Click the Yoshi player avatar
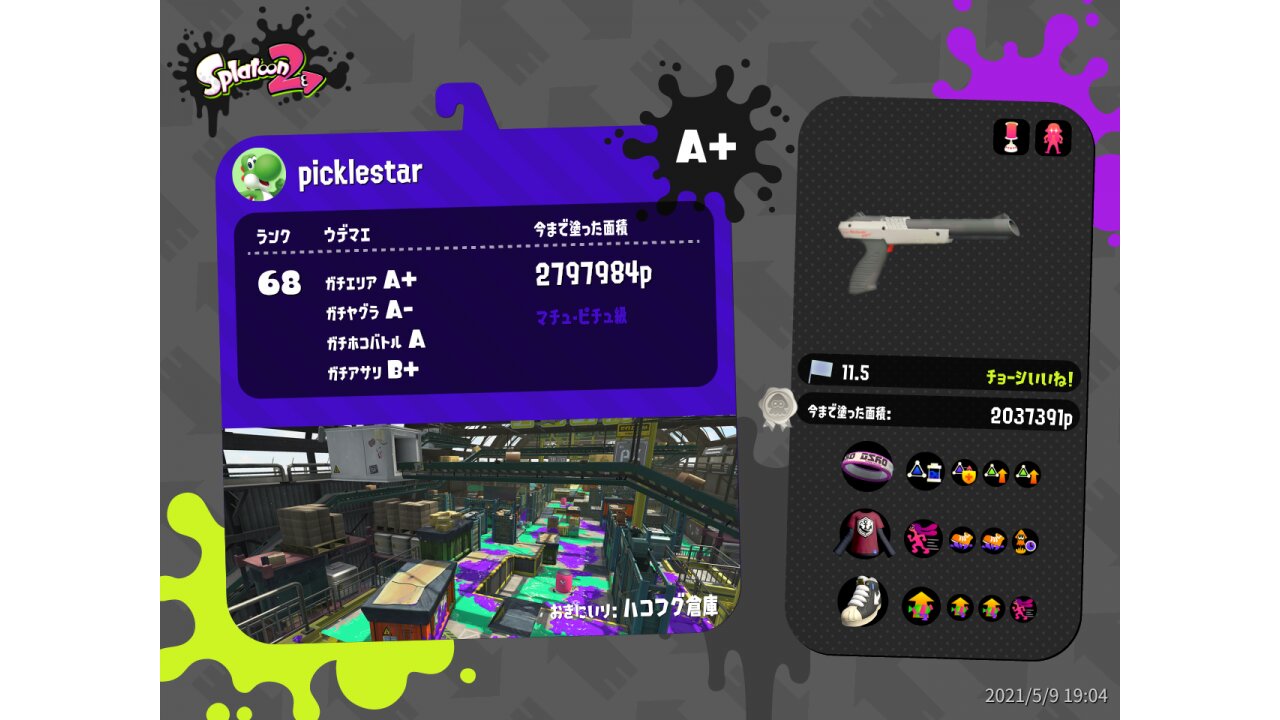Screen dimensions: 1280x720 pyautogui.click(x=259, y=174)
